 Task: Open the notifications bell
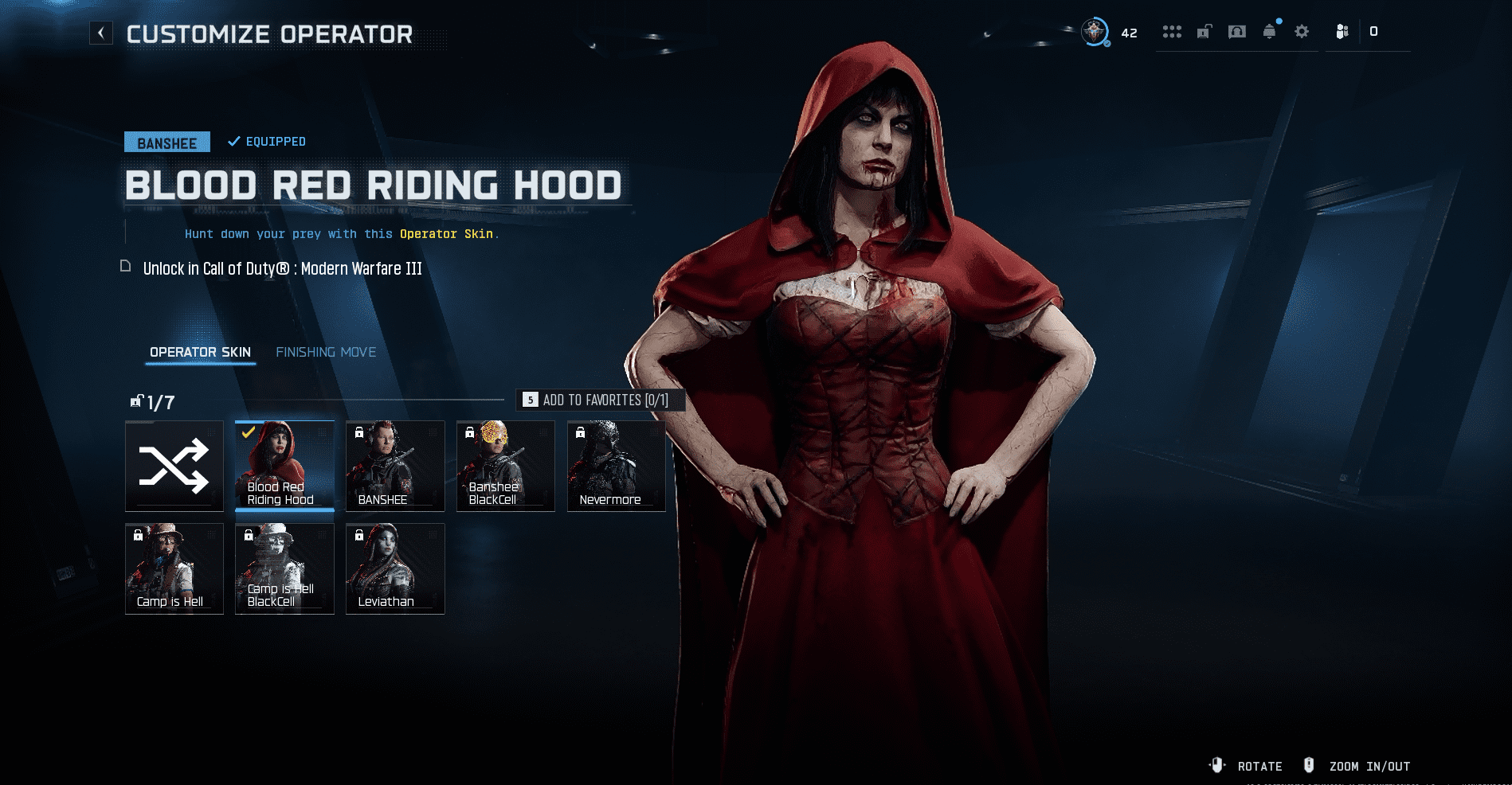point(1269,32)
